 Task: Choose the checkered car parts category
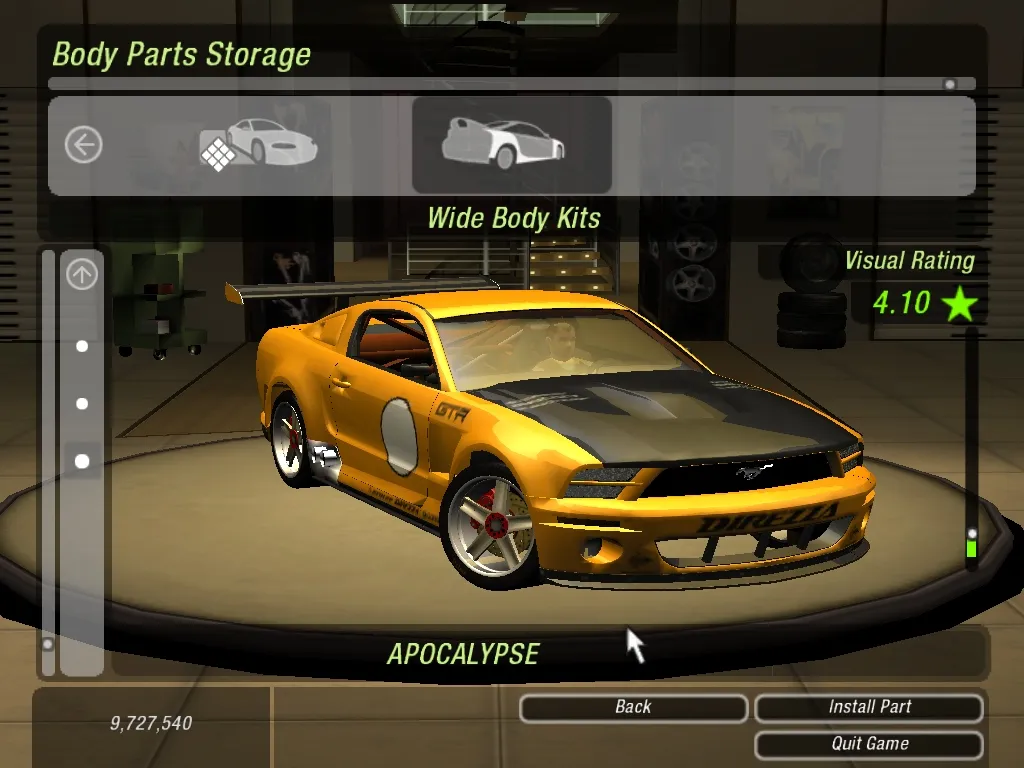coord(258,145)
